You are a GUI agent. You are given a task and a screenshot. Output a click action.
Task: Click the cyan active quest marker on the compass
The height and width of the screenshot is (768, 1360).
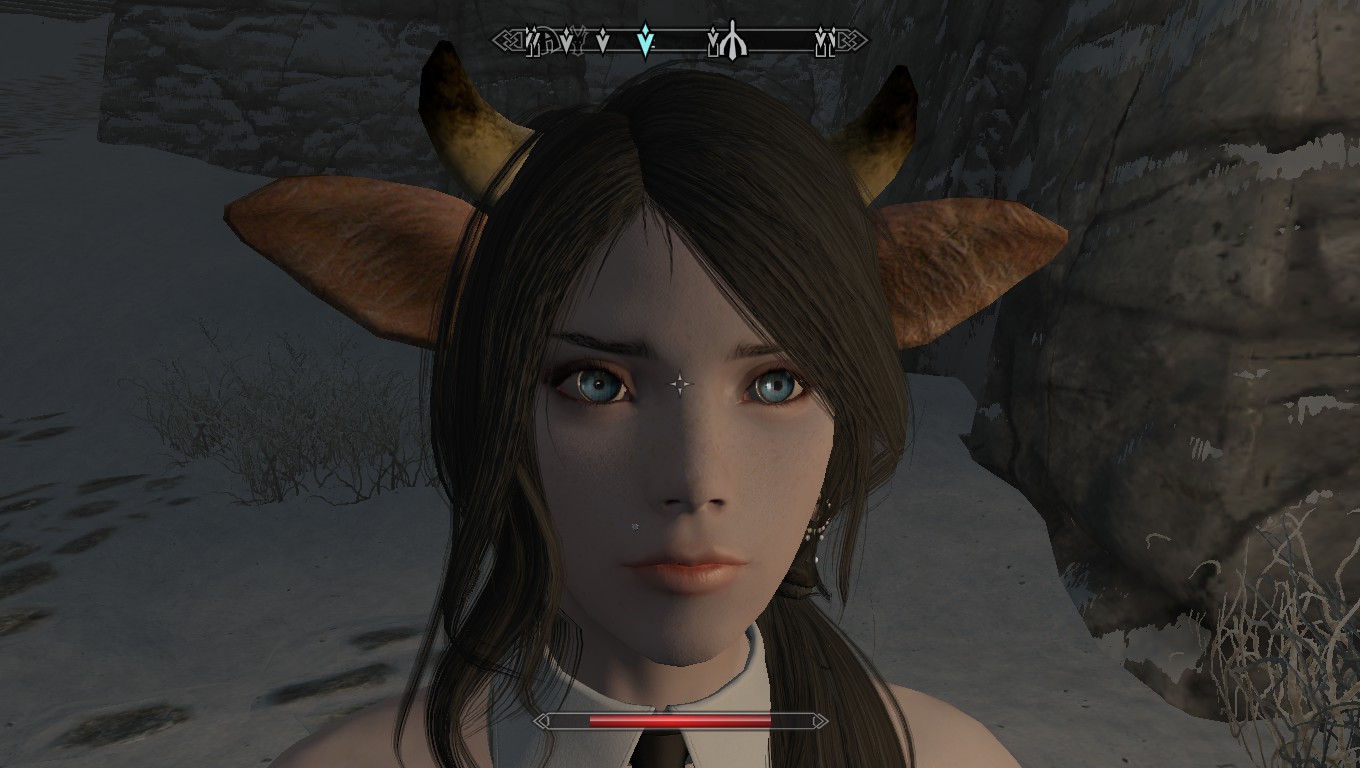[646, 41]
